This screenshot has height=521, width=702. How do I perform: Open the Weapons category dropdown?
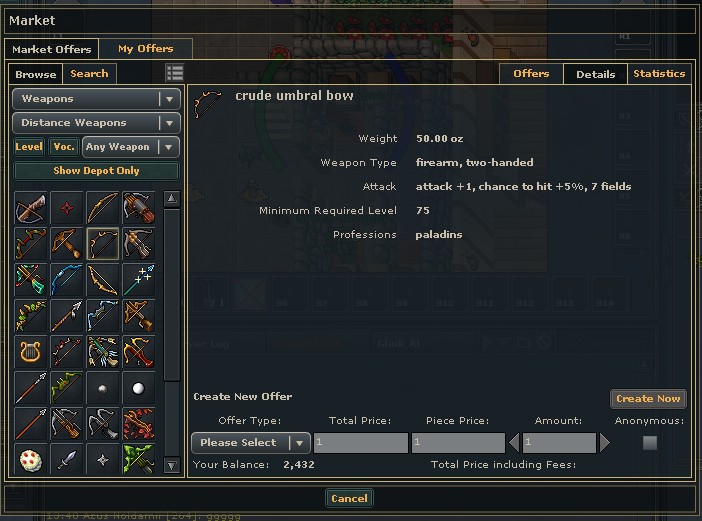pyautogui.click(x=96, y=99)
